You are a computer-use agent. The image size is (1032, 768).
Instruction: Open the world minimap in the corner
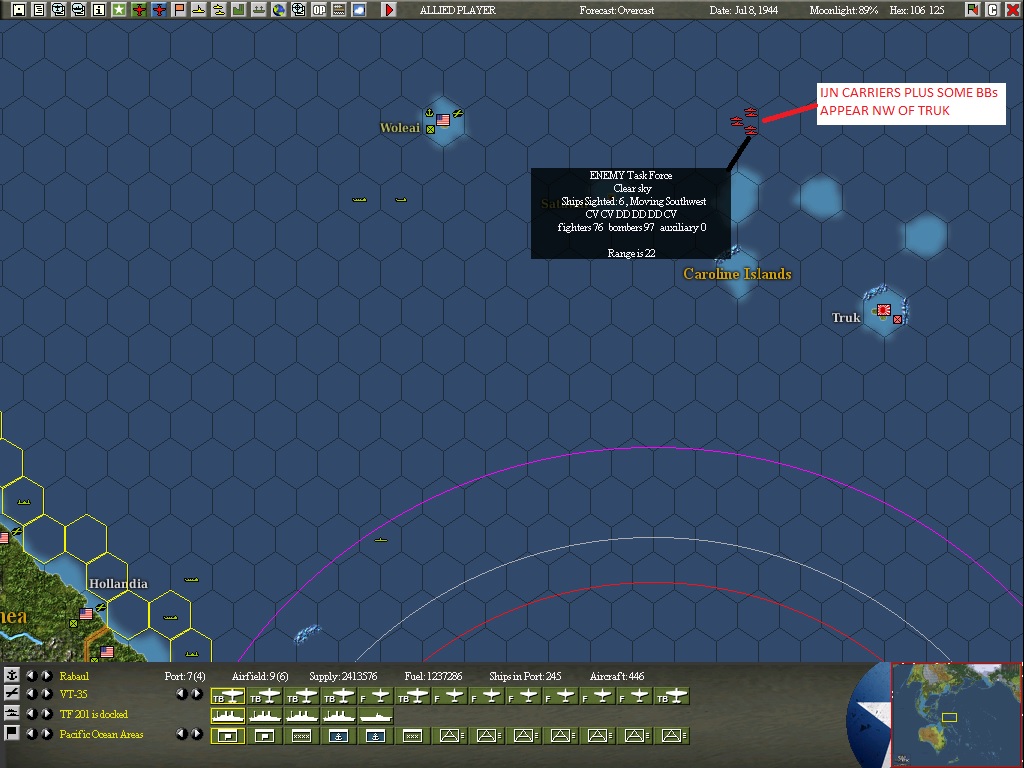tap(956, 714)
